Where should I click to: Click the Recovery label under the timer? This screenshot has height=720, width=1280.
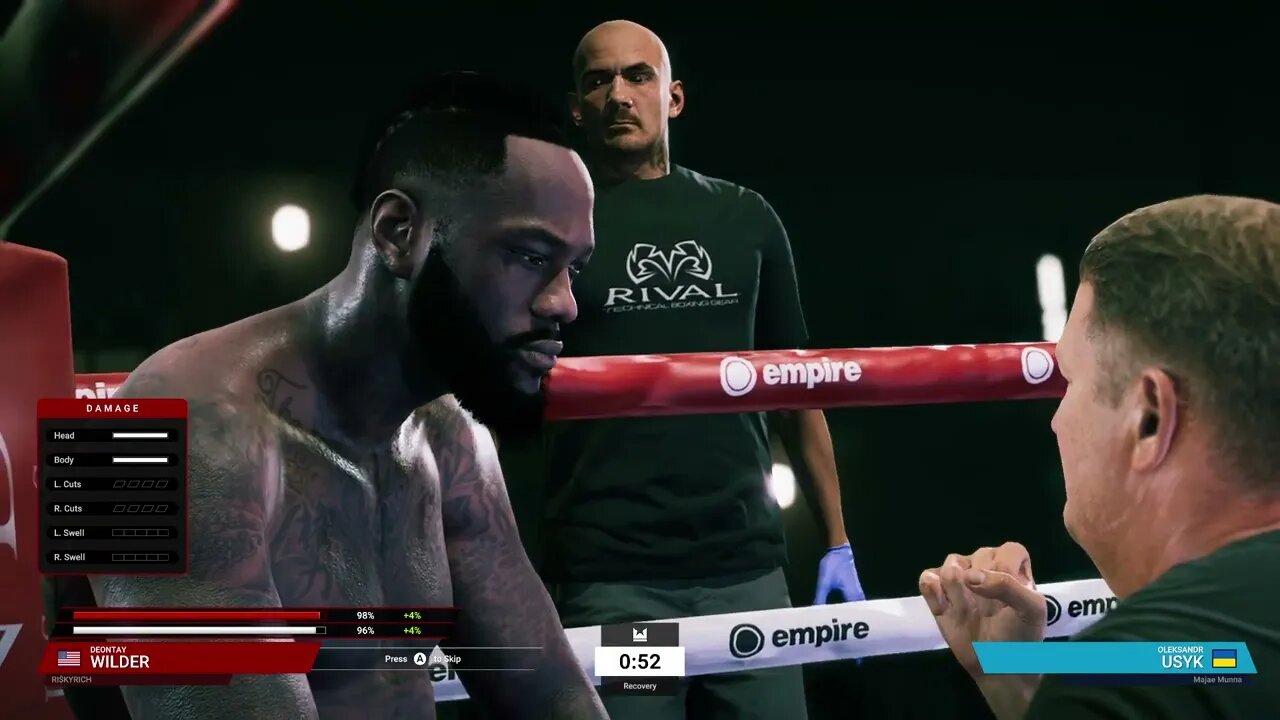point(639,686)
